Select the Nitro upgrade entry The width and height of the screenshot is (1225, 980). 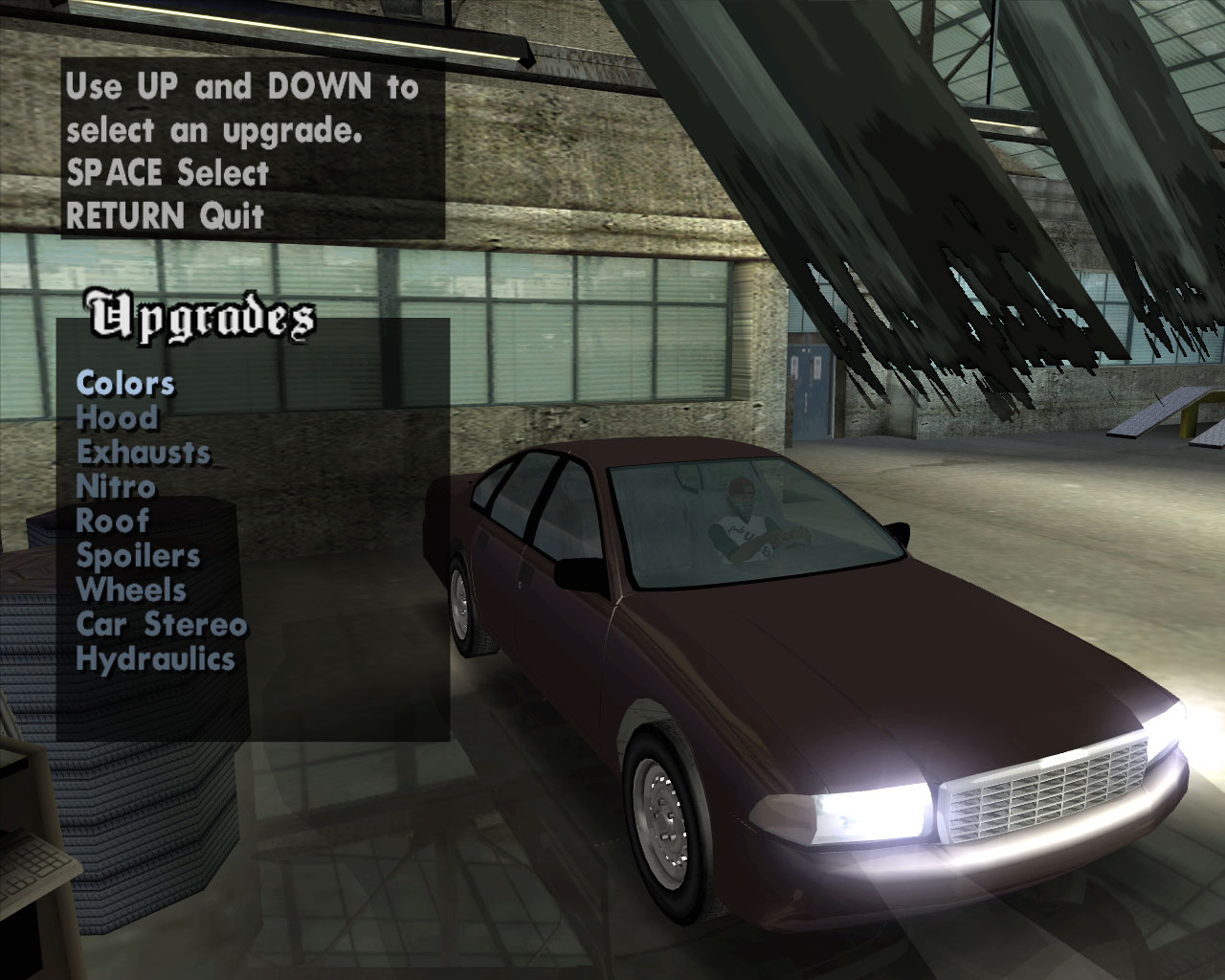115,486
